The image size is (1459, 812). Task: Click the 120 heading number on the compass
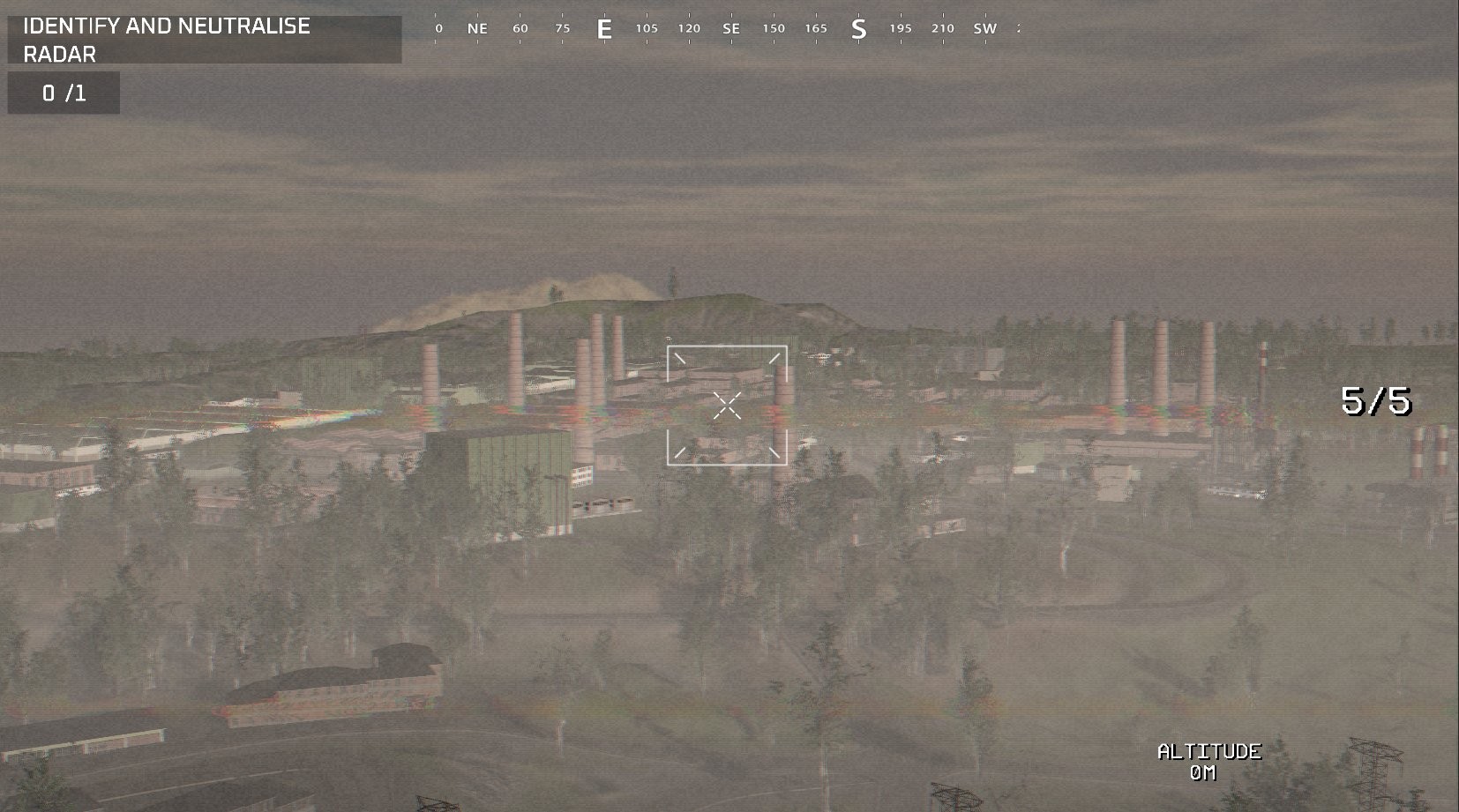[687, 28]
